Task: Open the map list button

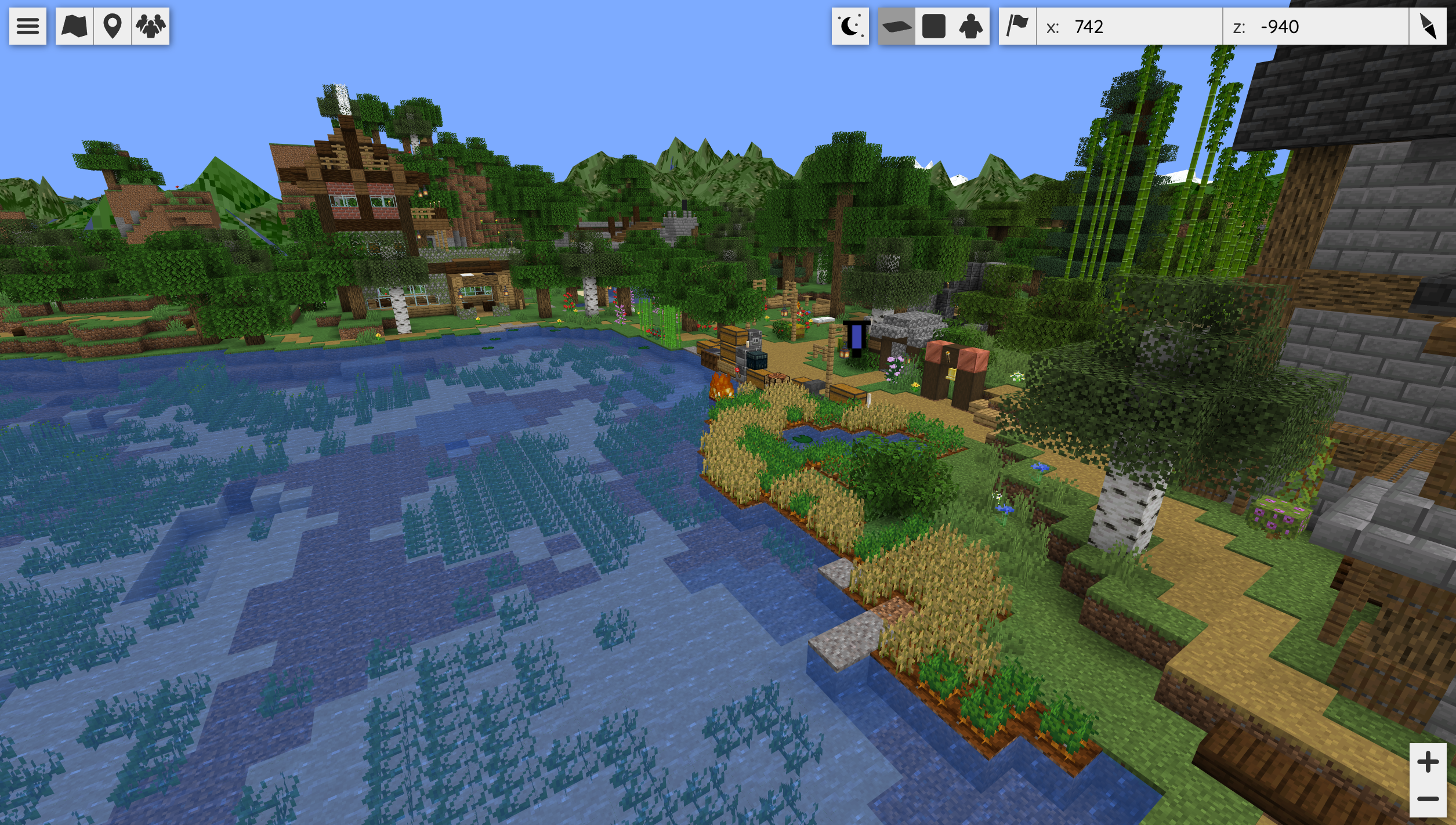Action: coord(74,26)
